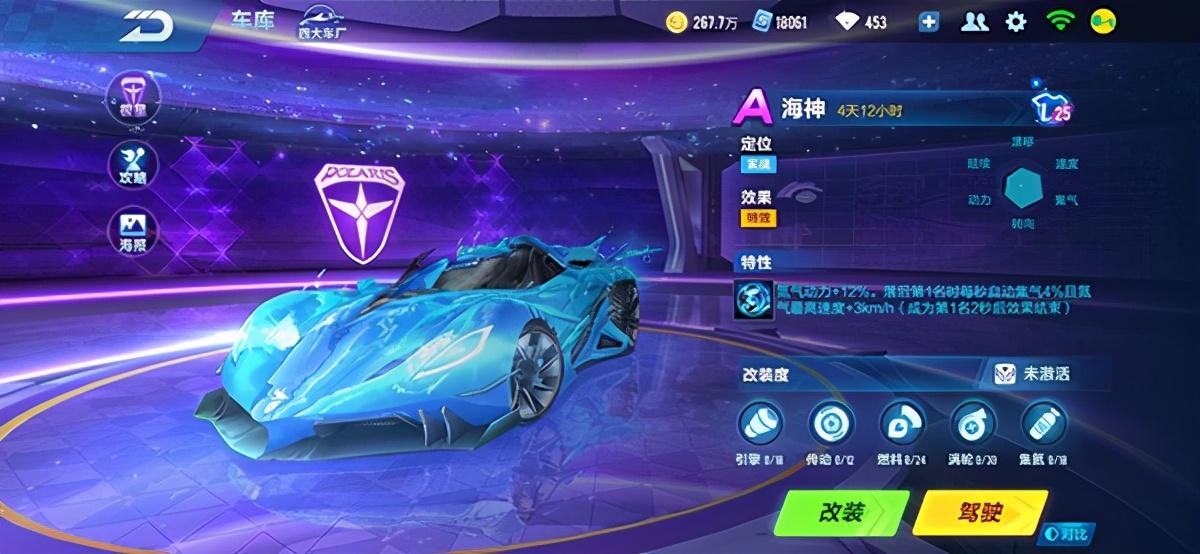Select the 引擎 engine upgrade part
Image resolution: width=1200 pixels, height=554 pixels.
click(756, 423)
